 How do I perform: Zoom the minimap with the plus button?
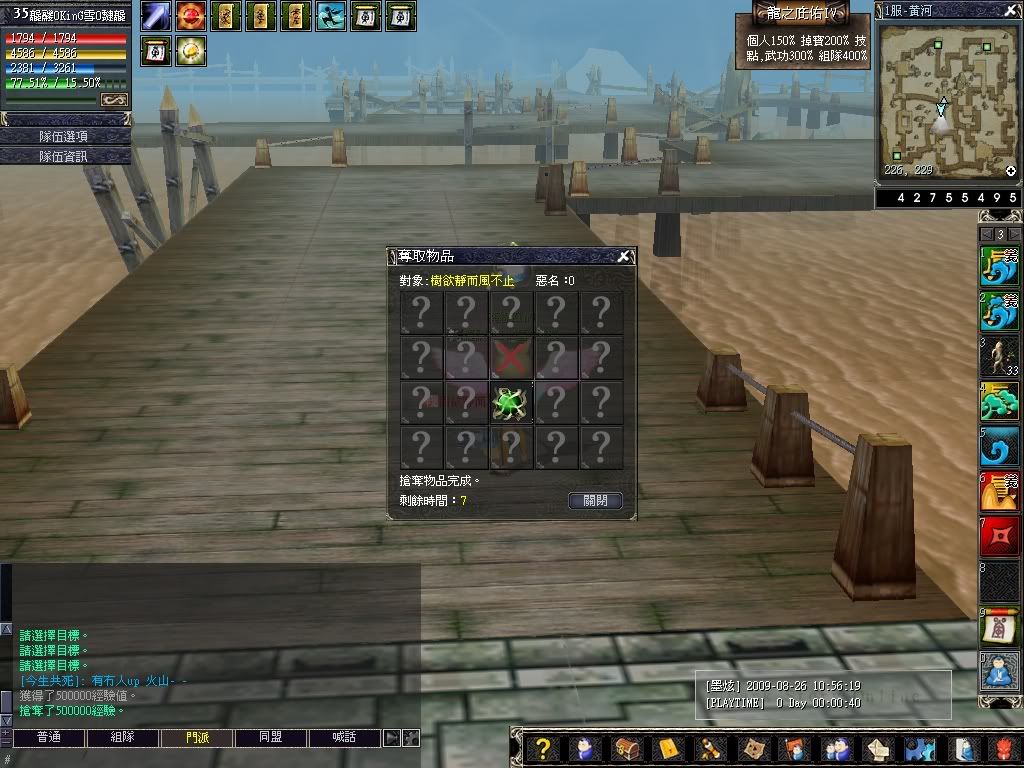(1010, 171)
